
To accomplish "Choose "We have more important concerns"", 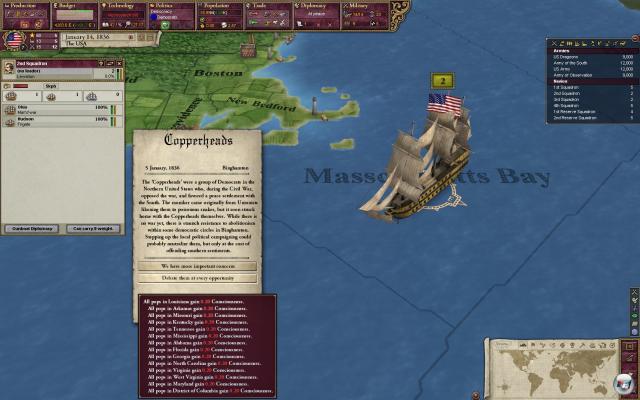I will tap(196, 267).
